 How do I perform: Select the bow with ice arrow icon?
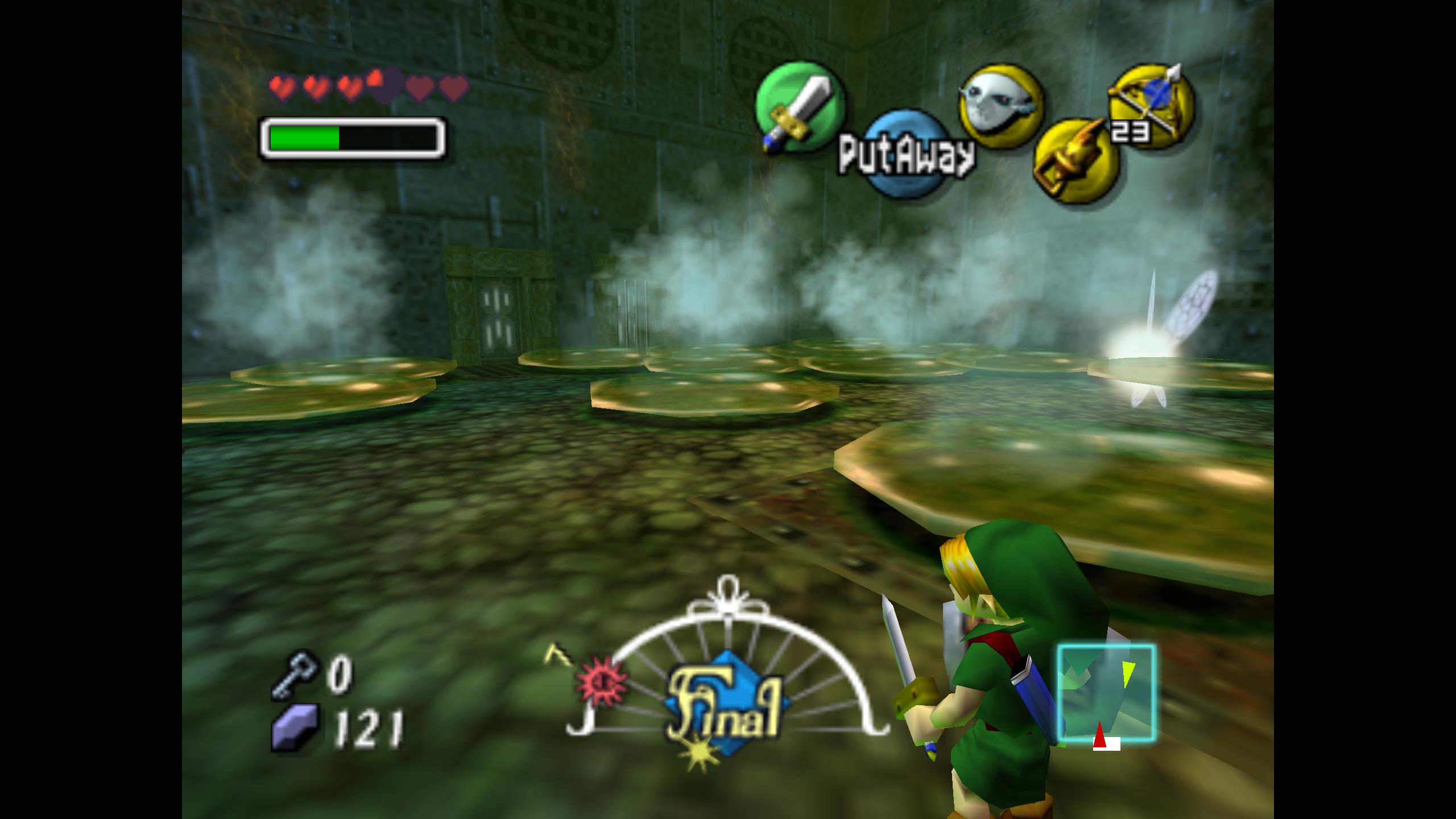coord(1151,106)
